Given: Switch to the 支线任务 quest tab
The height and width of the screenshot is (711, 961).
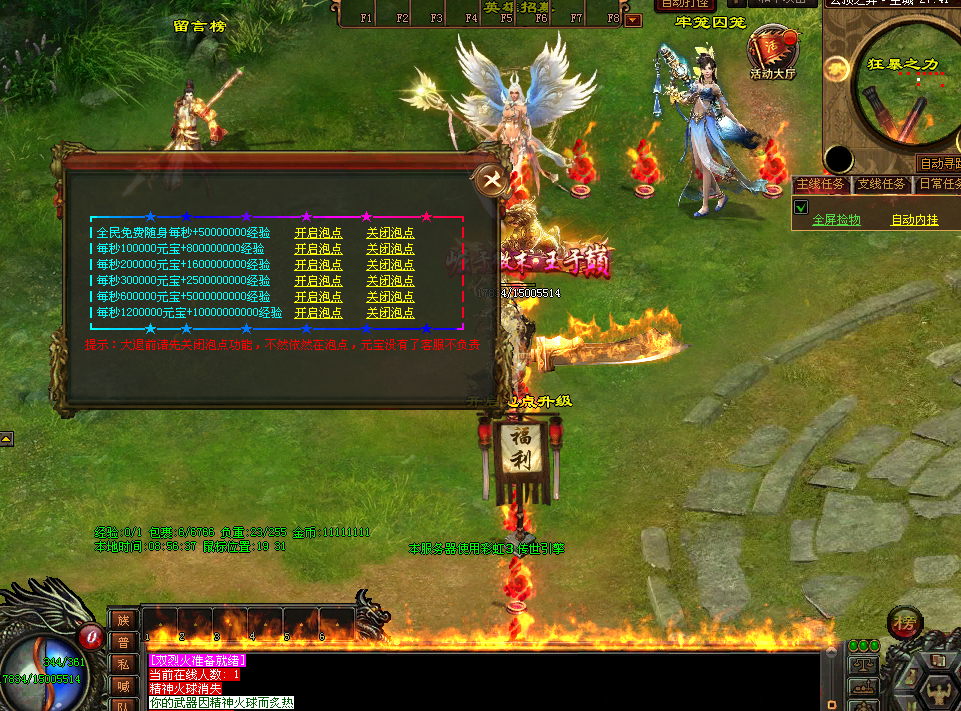Looking at the screenshot, I should pyautogui.click(x=881, y=185).
